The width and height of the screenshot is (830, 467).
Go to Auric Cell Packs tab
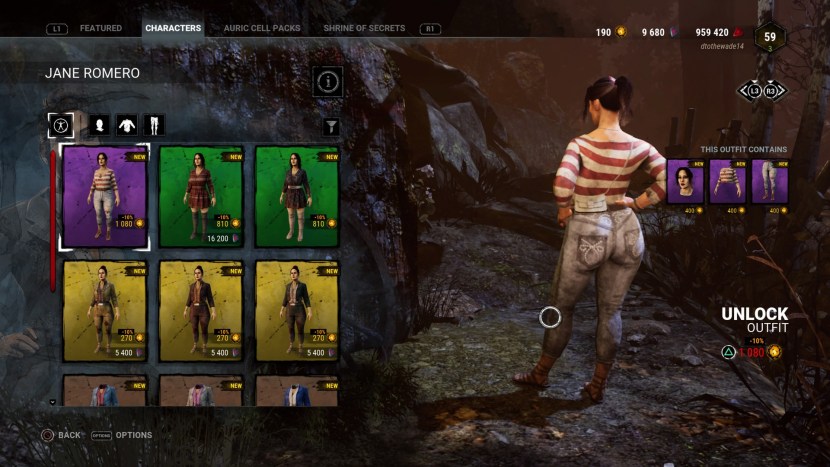[x=264, y=28]
